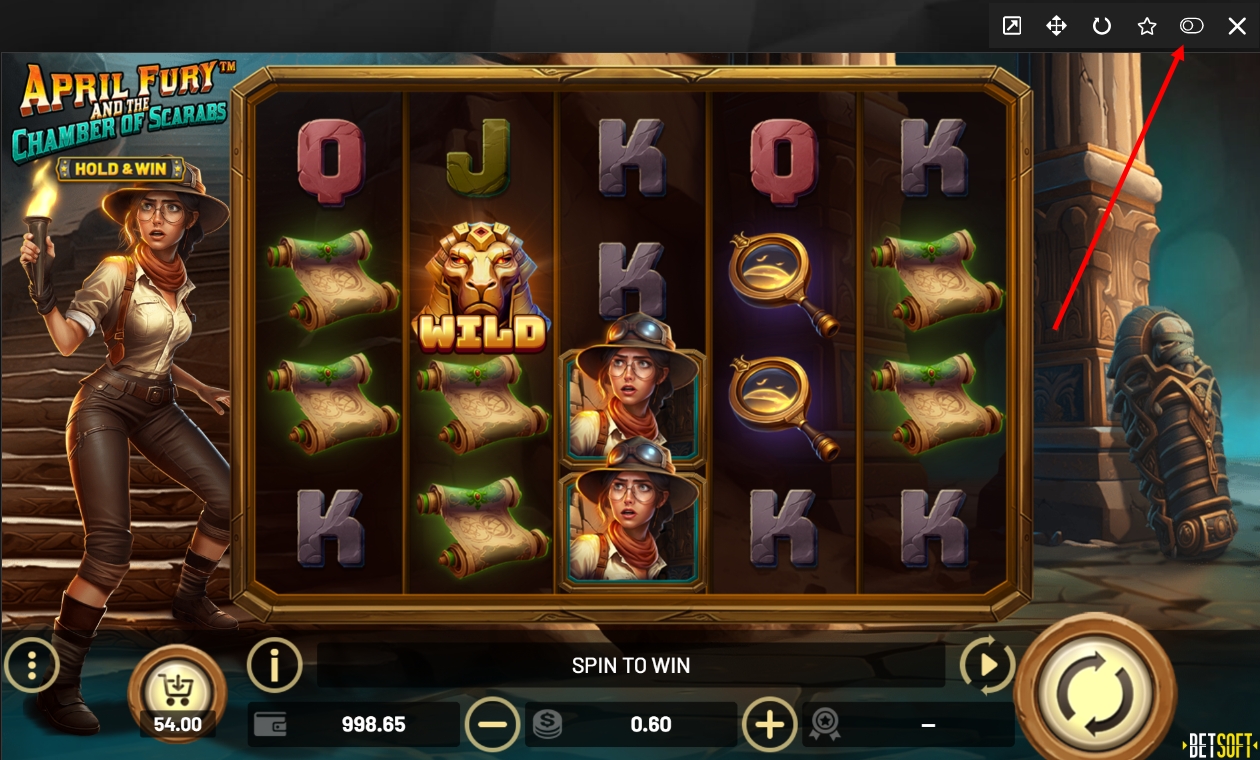Reload the game with the refresh icon

(1102, 27)
